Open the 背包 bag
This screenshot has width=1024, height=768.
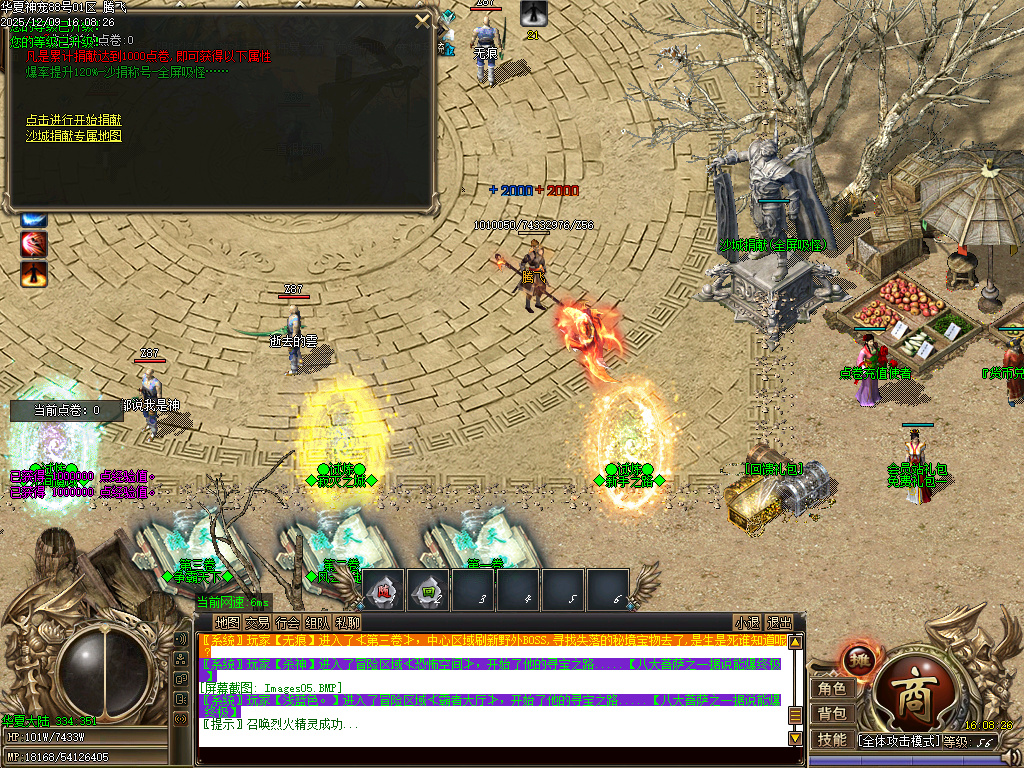click(x=832, y=714)
